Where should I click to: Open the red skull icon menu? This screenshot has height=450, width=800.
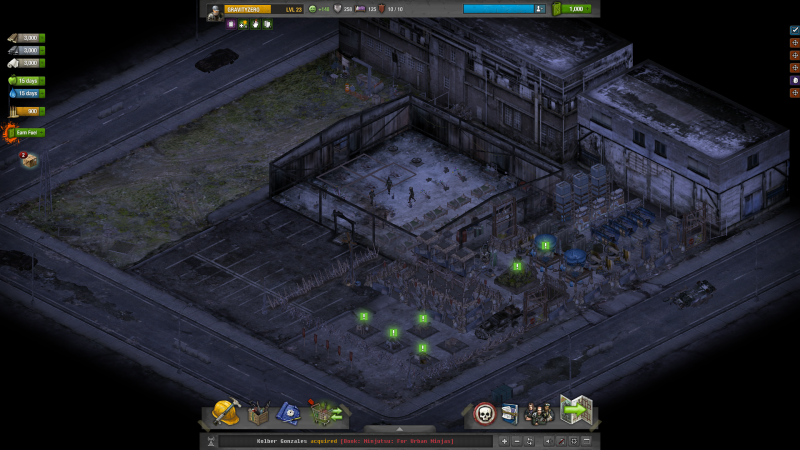(x=485, y=413)
